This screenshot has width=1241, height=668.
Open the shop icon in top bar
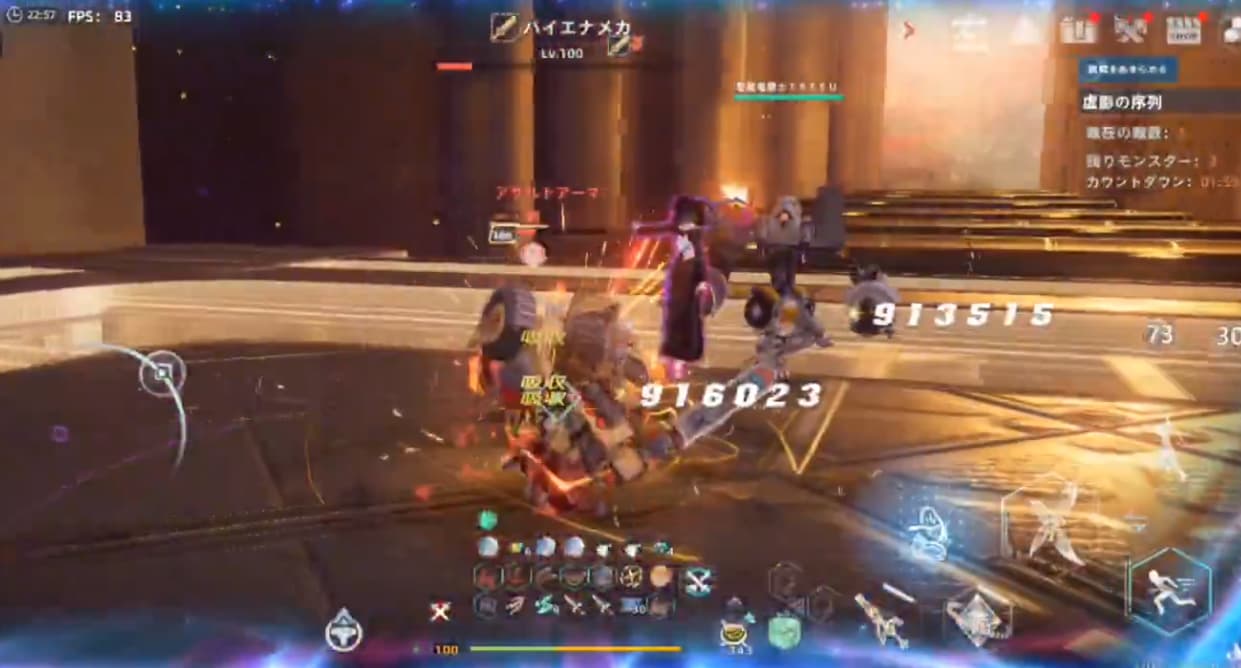point(1183,31)
